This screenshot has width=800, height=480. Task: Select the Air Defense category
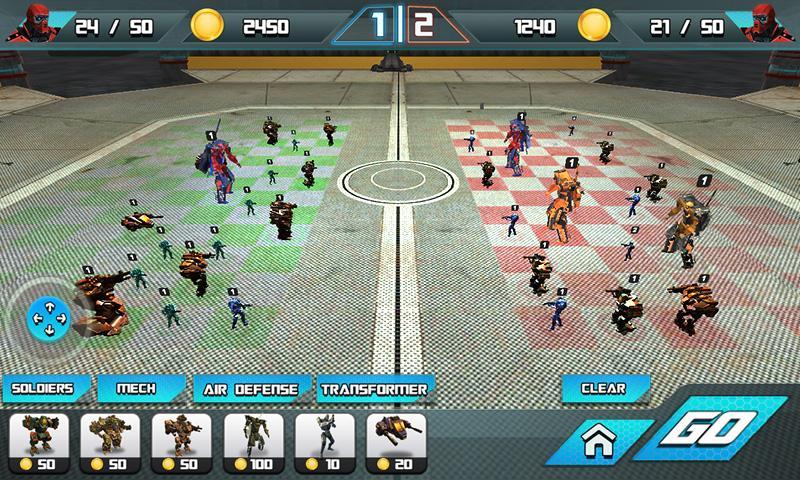point(250,388)
